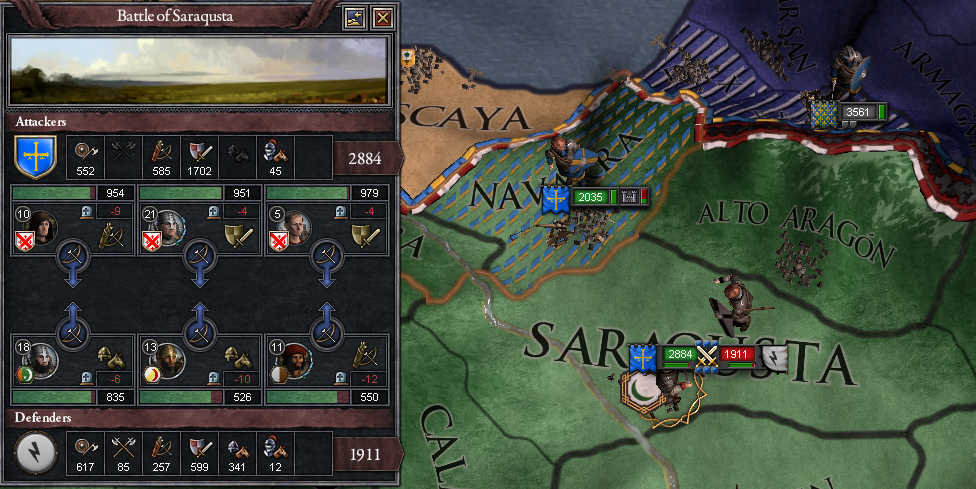View the attacker commander with martial 21

click(x=170, y=229)
